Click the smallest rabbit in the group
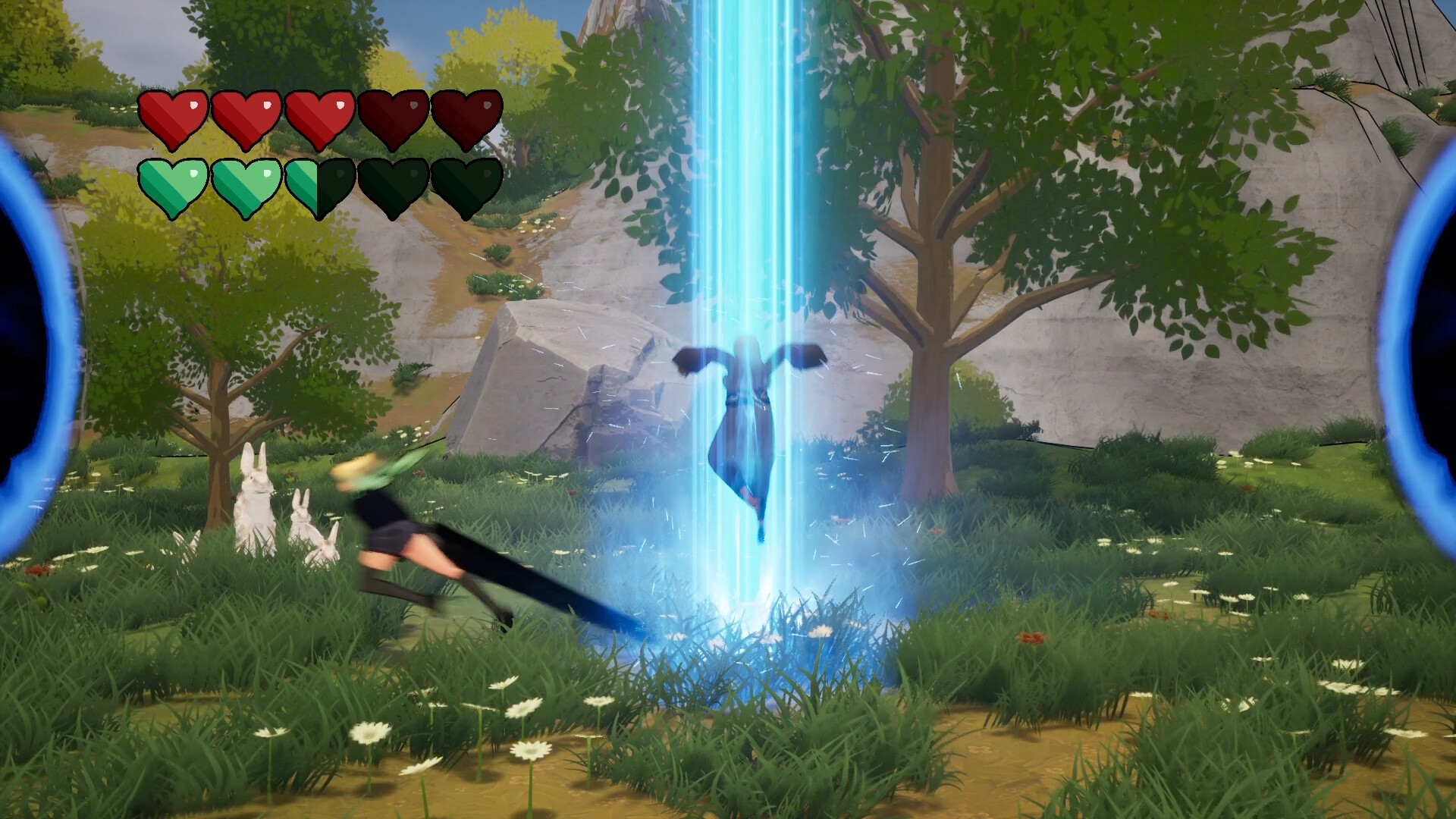 328,548
